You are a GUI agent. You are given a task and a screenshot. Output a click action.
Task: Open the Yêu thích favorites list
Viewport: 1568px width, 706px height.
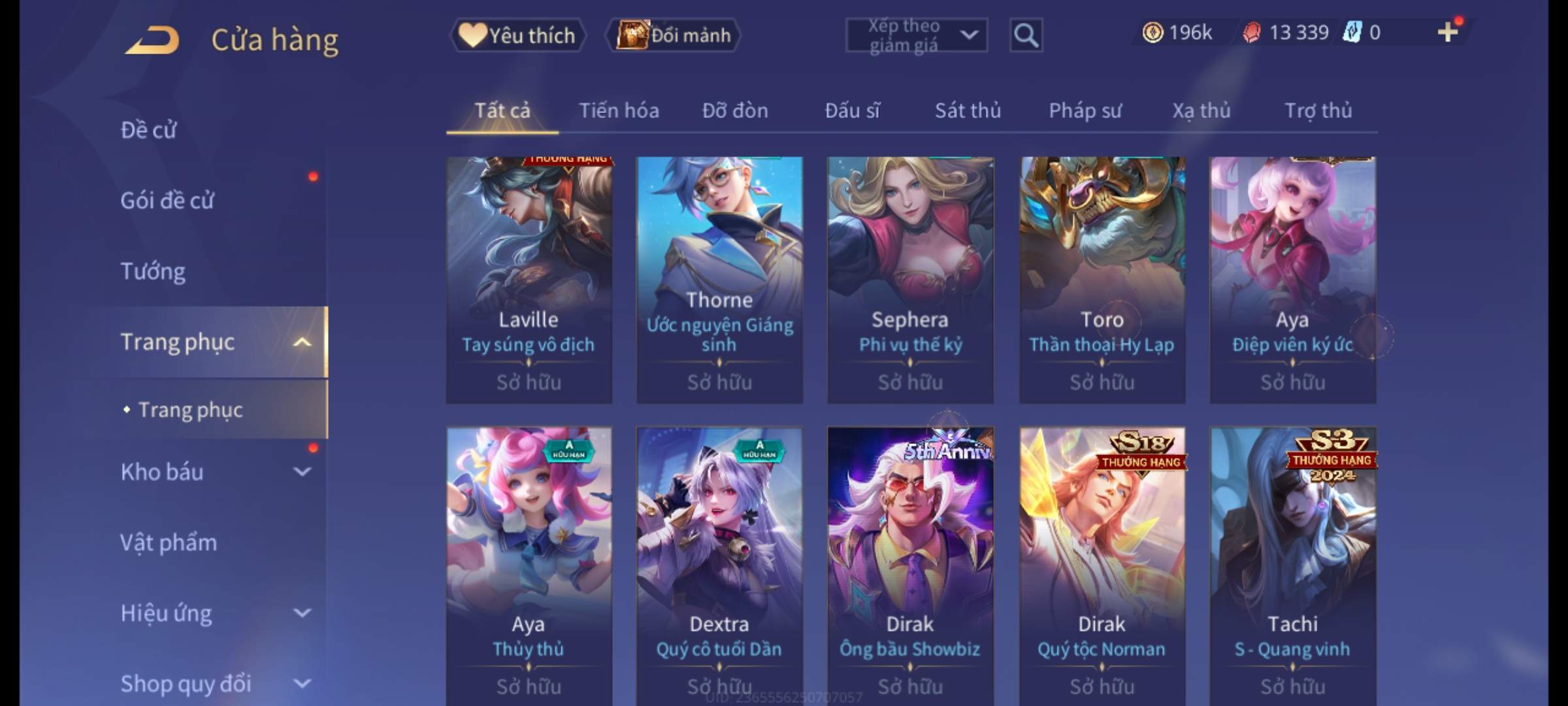click(517, 35)
